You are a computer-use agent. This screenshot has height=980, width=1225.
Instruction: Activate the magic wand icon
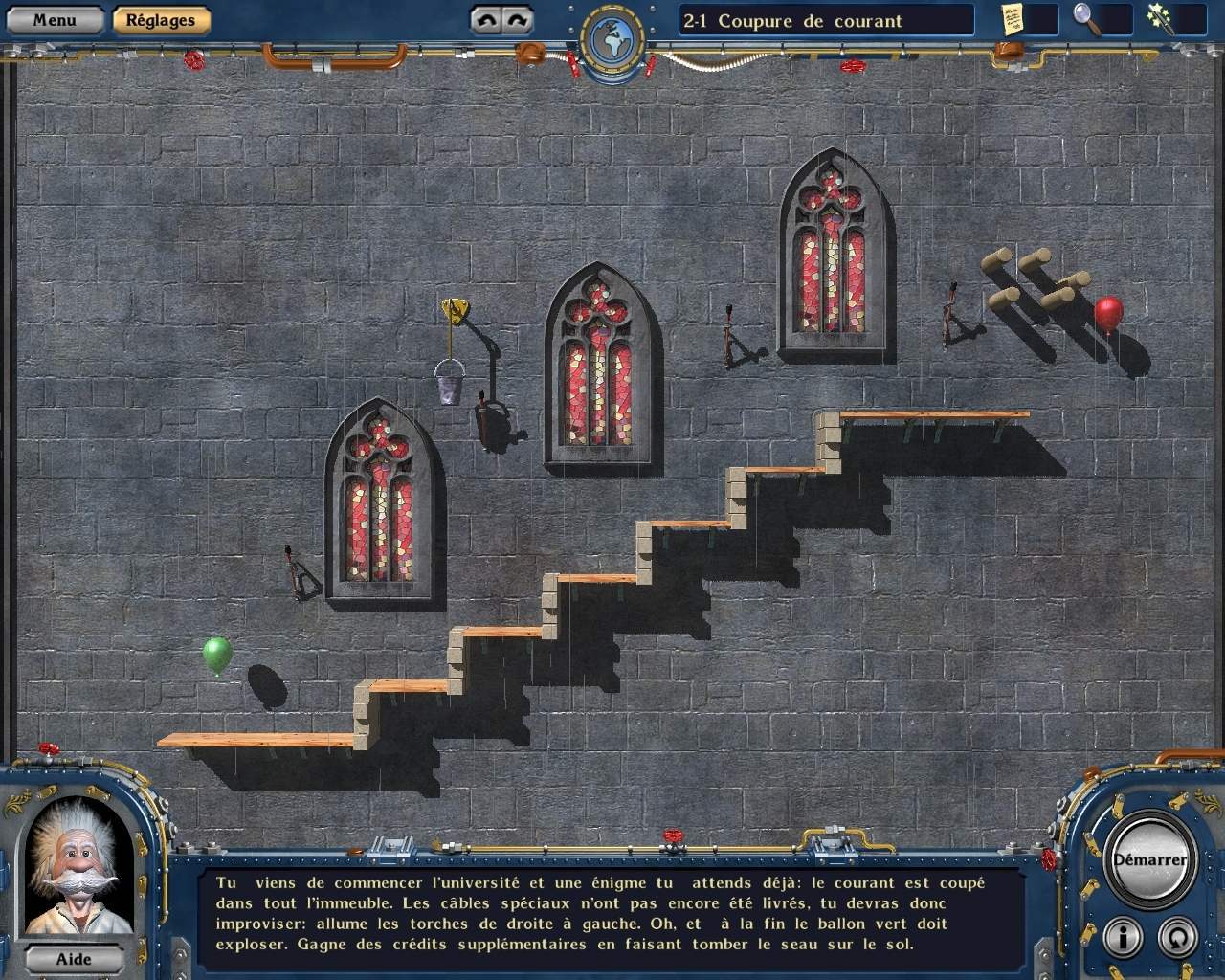click(x=1160, y=18)
